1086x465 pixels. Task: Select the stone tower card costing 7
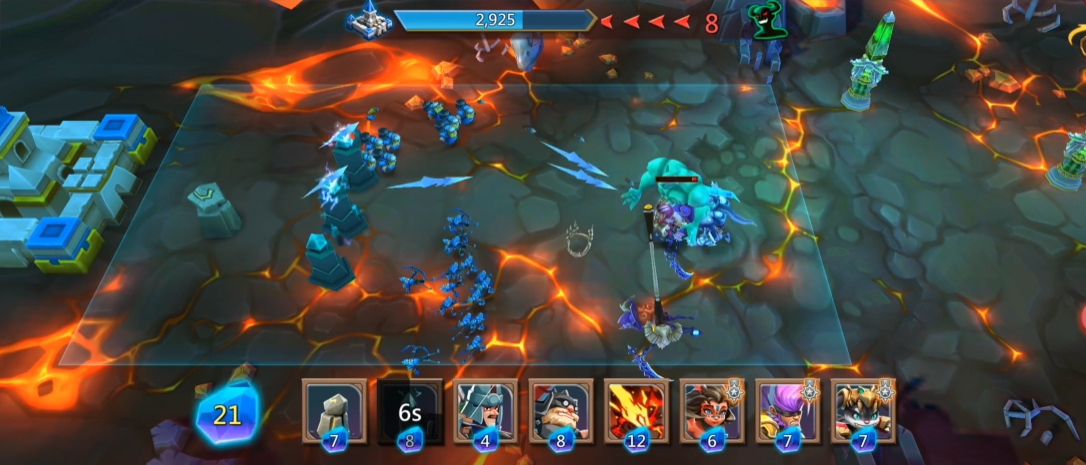(x=334, y=410)
